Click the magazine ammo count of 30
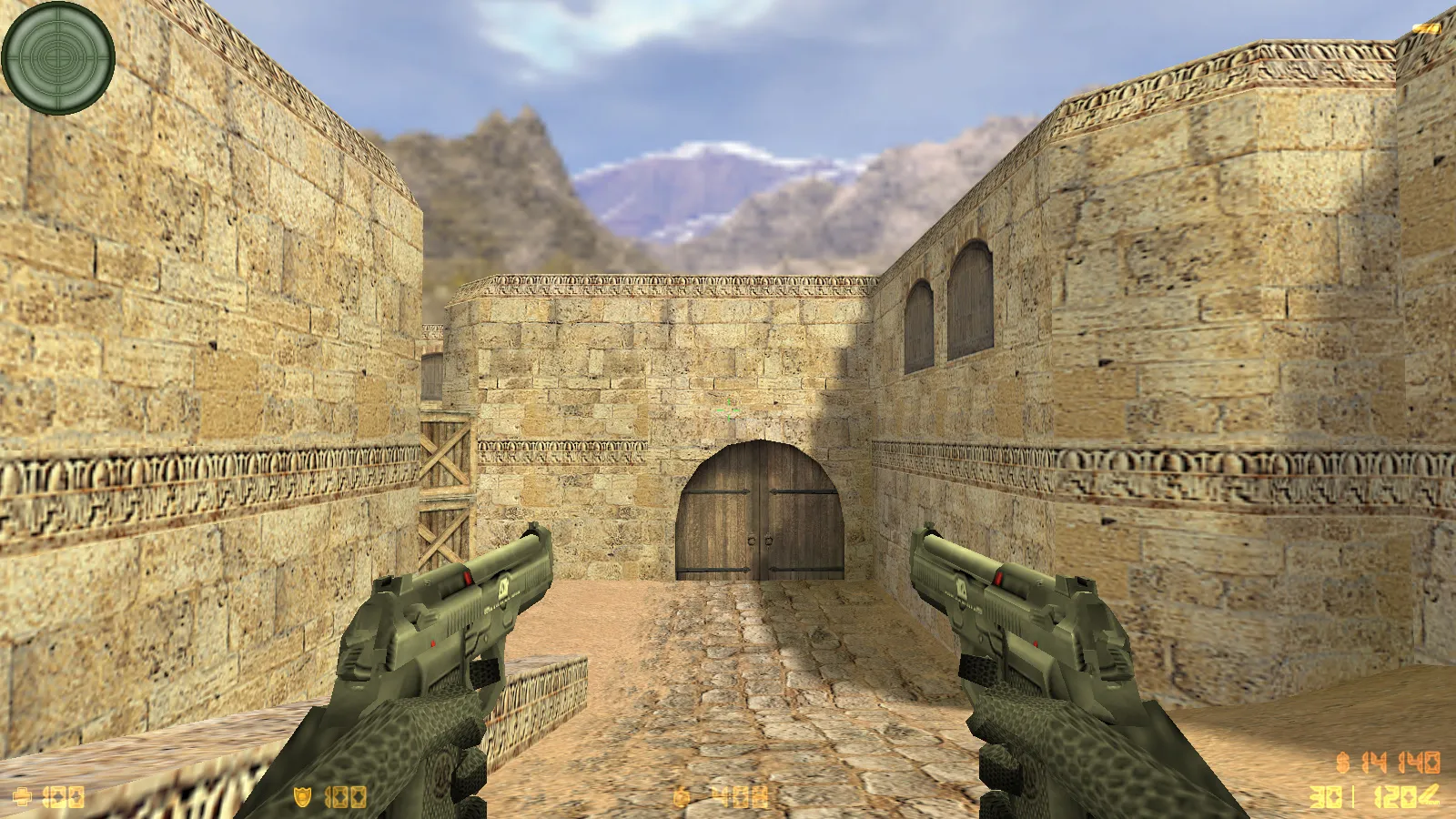The image size is (1456, 819). click(1325, 797)
